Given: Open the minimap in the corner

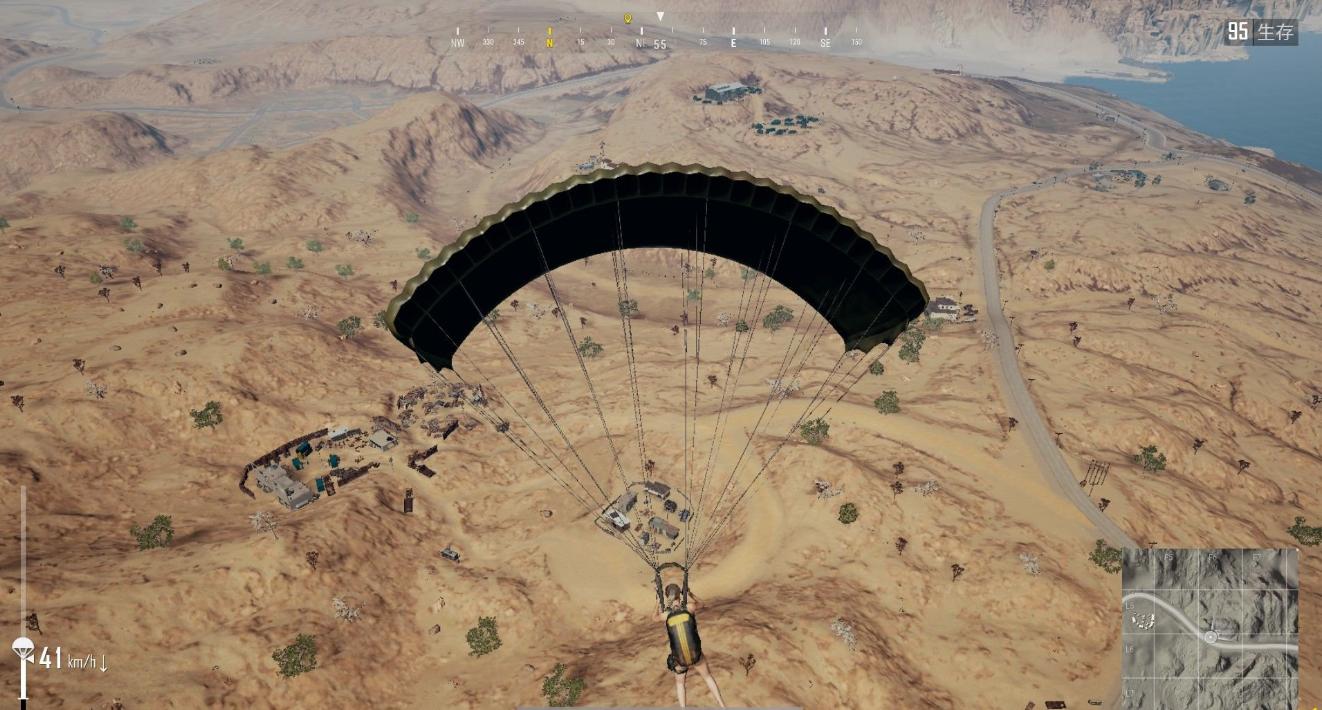Looking at the screenshot, I should point(1210,627).
